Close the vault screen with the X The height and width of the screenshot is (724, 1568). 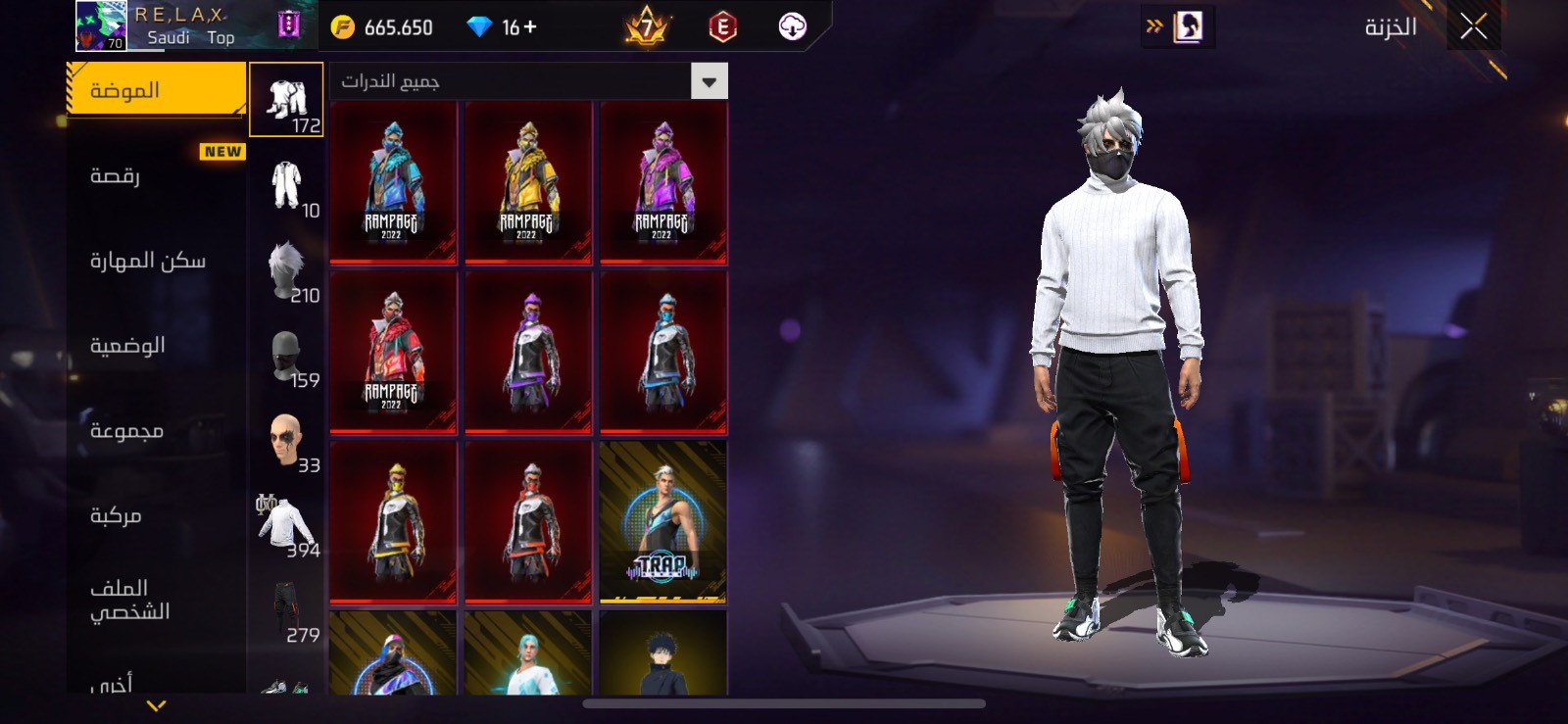[x=1473, y=26]
